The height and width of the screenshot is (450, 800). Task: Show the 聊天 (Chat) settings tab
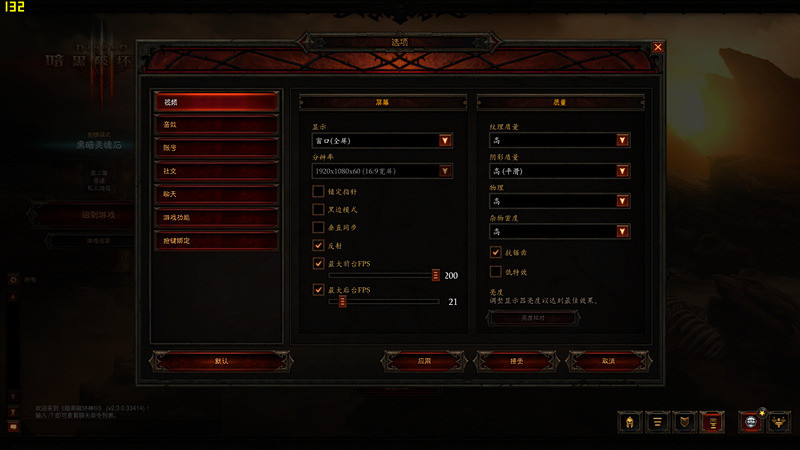tap(215, 194)
